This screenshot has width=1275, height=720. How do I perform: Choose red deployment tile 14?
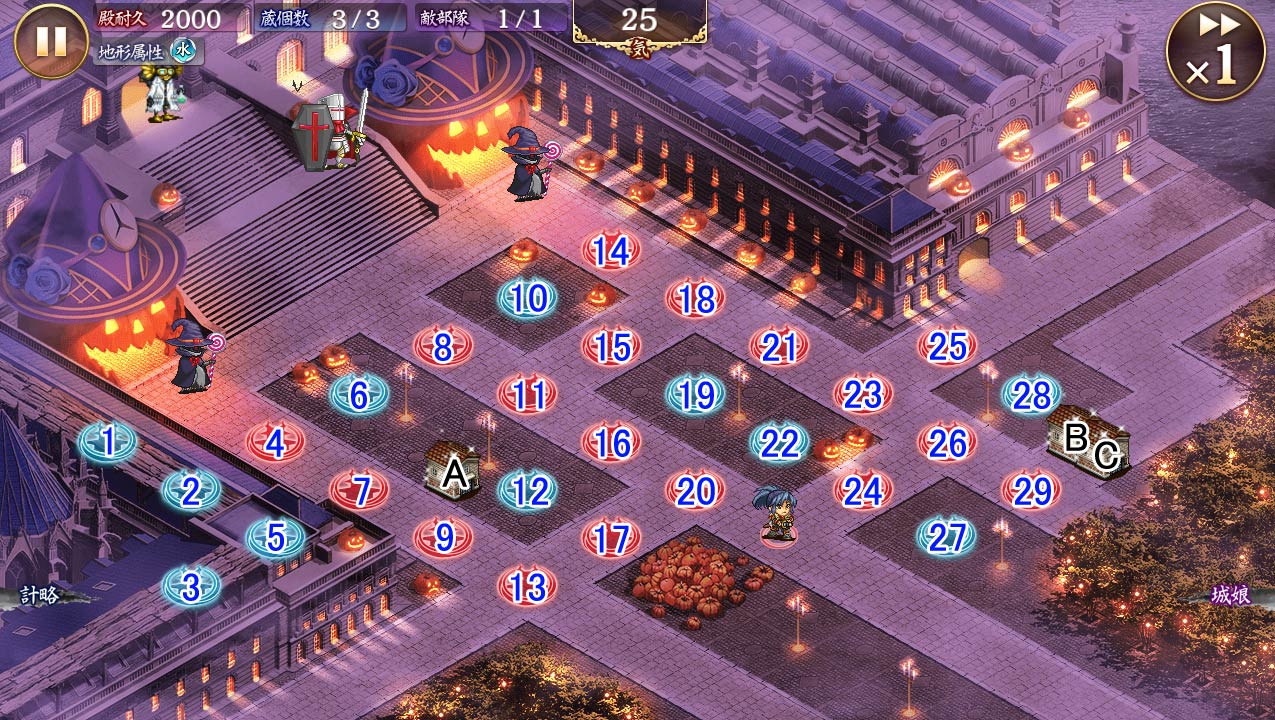click(x=611, y=250)
